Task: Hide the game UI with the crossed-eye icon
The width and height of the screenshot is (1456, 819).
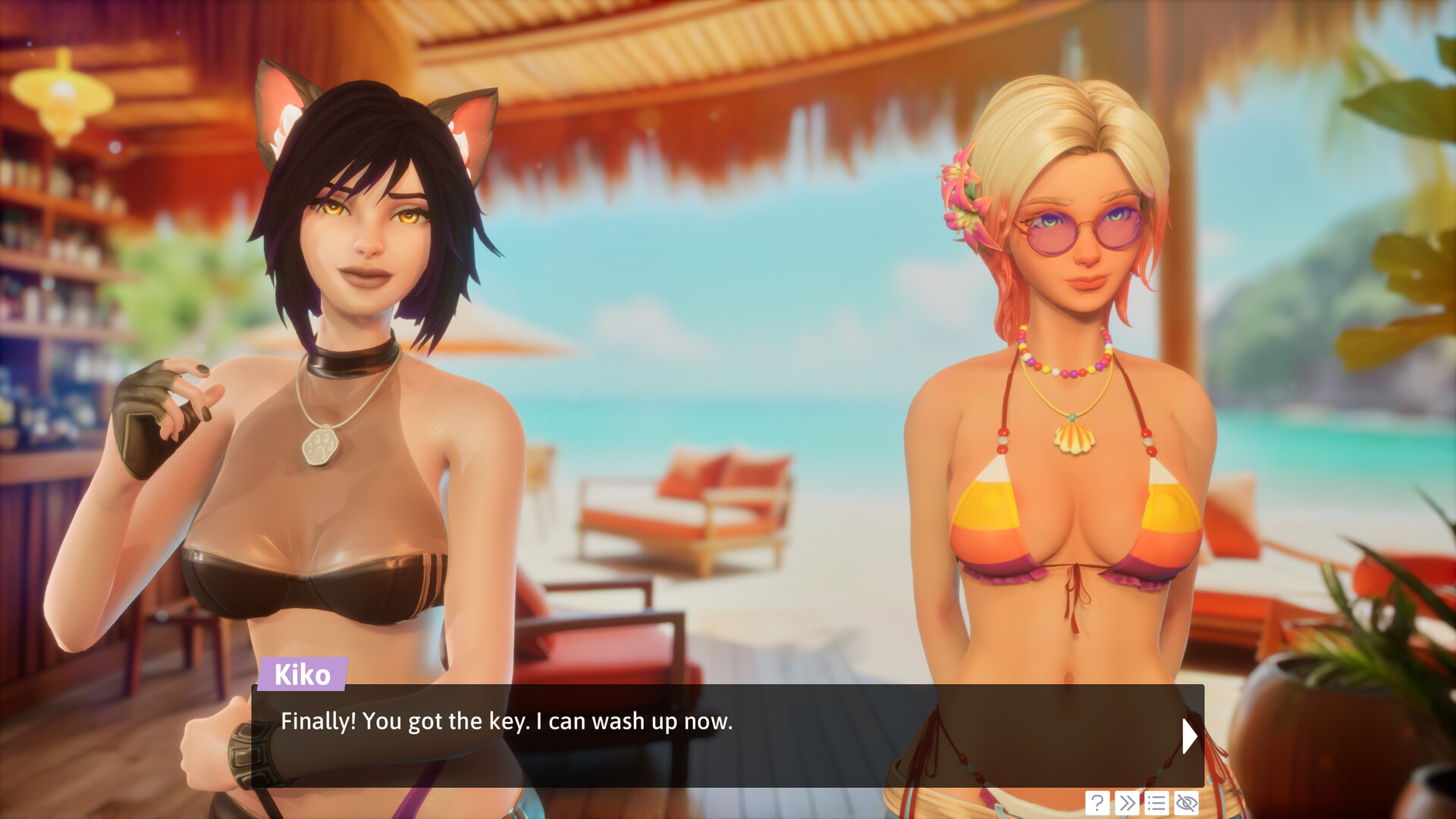Action: click(x=1185, y=802)
